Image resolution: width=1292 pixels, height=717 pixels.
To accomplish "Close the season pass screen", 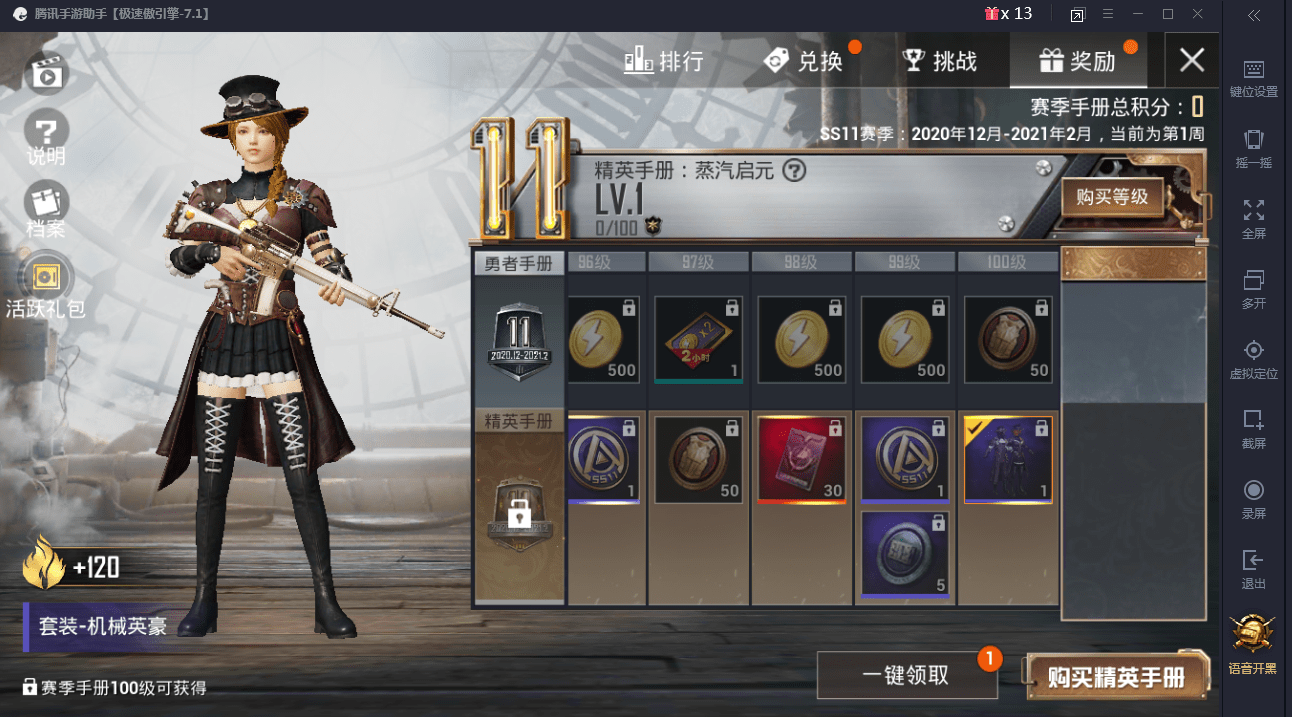I will tap(1191, 60).
